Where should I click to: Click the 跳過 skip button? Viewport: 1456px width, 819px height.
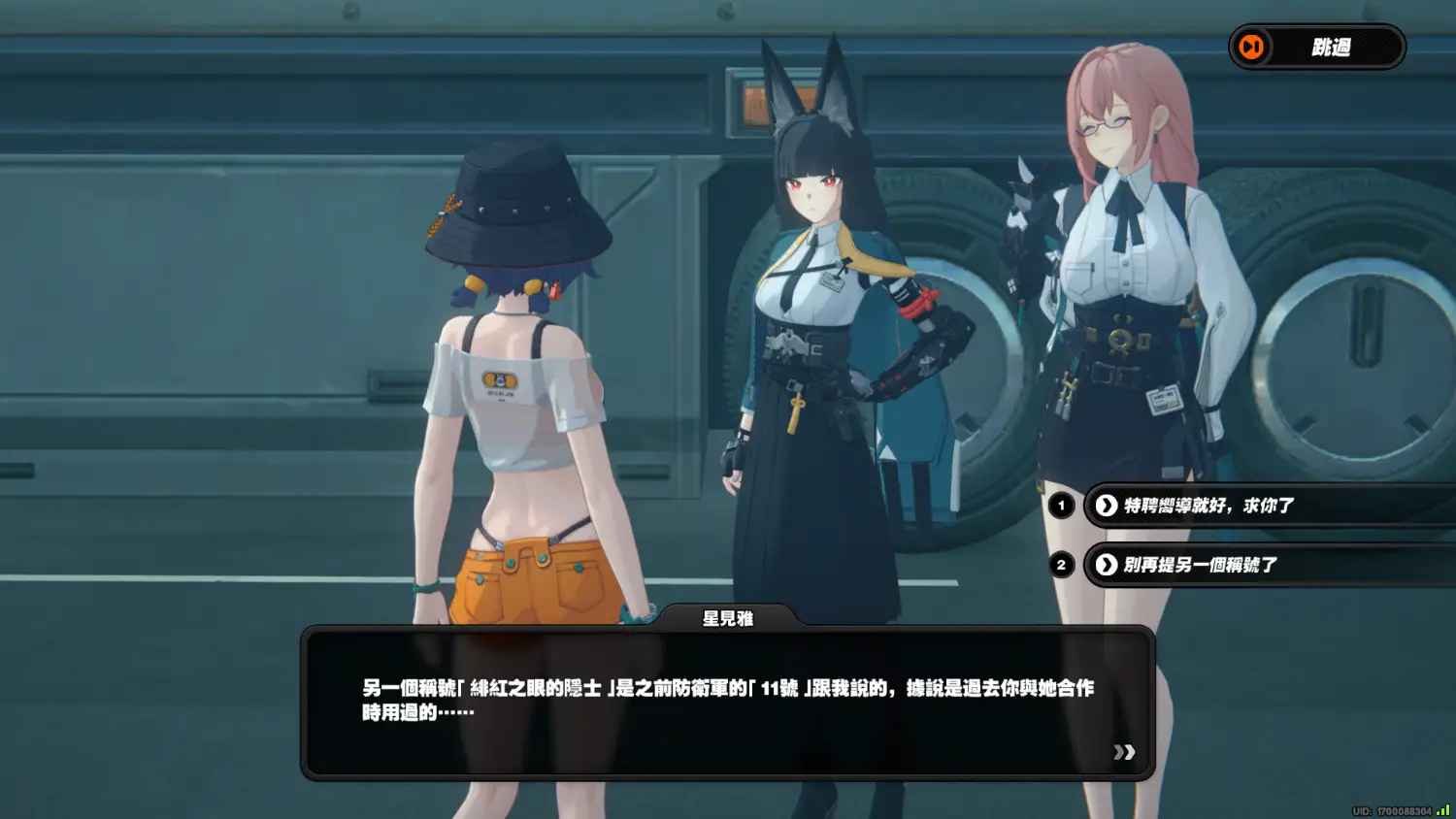click(x=1316, y=48)
